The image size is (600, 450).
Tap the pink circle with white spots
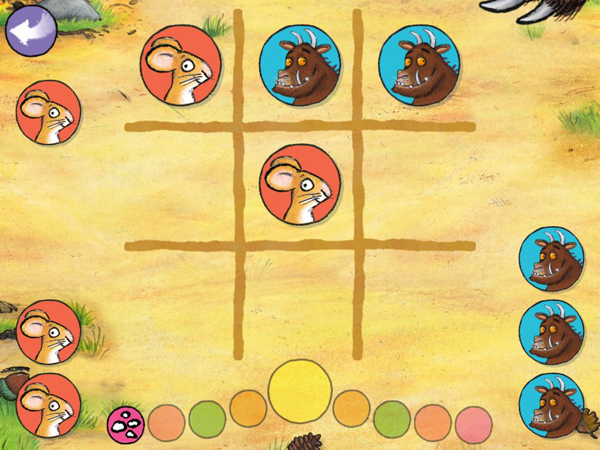click(125, 424)
